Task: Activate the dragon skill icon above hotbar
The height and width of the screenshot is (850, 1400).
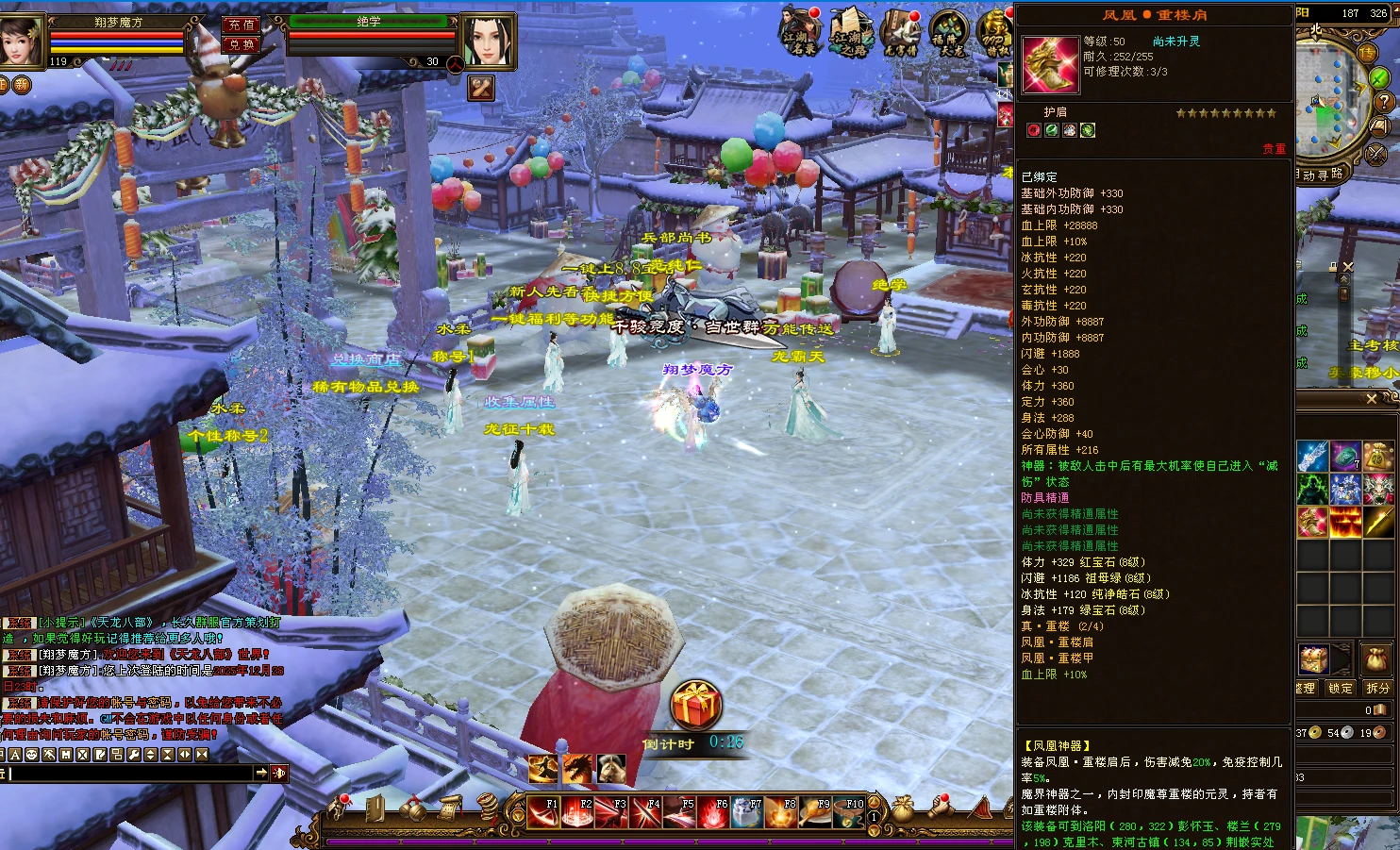Action: coord(577,769)
